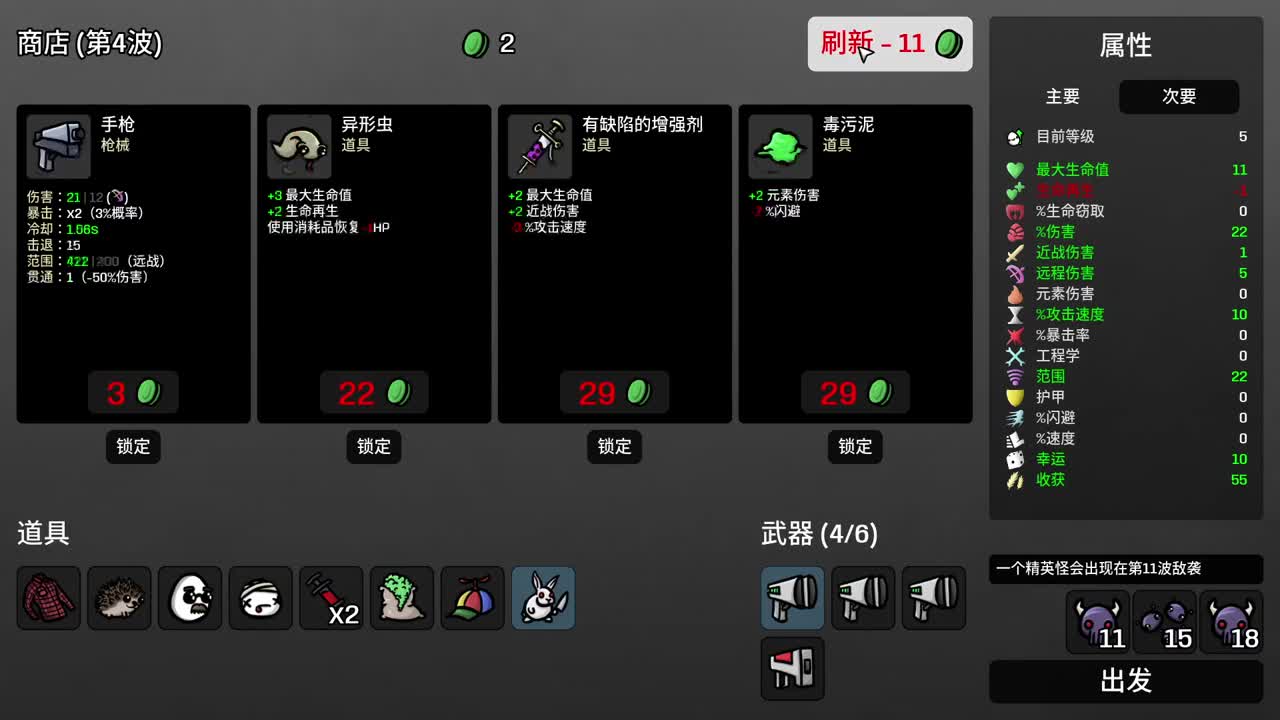The height and width of the screenshot is (720, 1280).
Task: Select the colorful cap item icon
Action: tap(472, 598)
